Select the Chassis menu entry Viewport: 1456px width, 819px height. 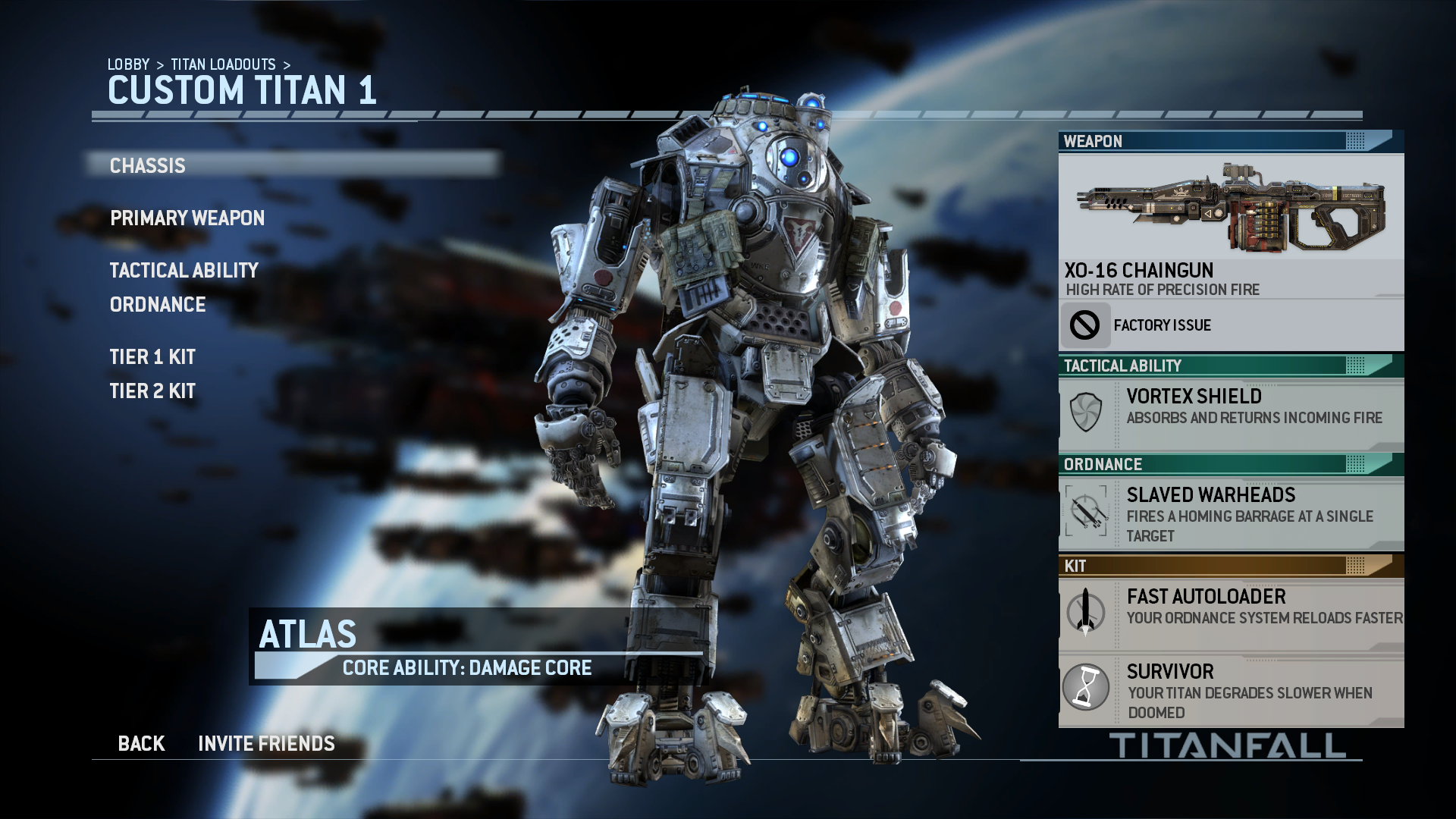point(148,165)
